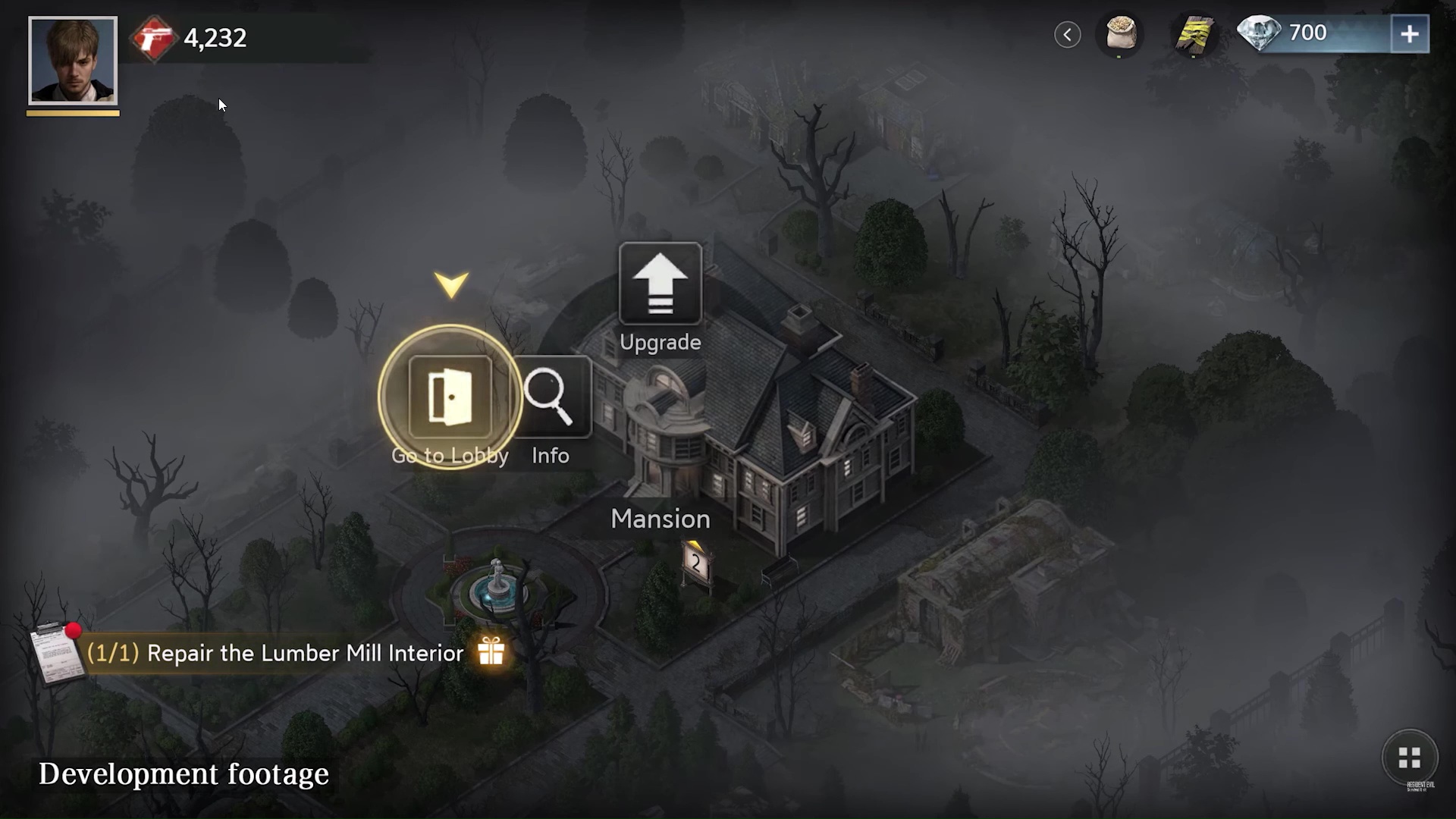Select the wood plank resource icon
The width and height of the screenshot is (1456, 819).
tap(1194, 34)
